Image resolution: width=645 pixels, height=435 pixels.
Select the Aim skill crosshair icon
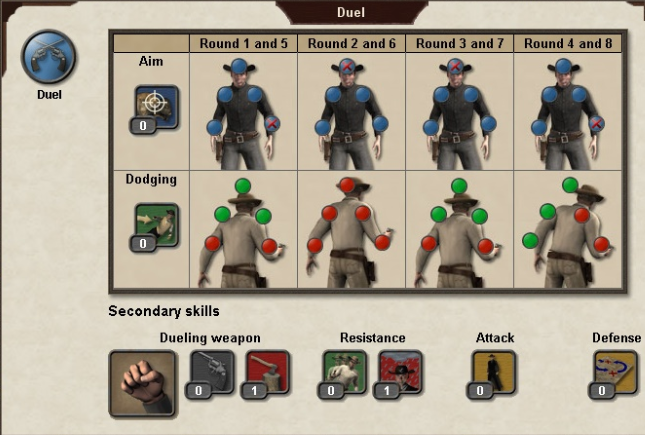click(x=156, y=107)
